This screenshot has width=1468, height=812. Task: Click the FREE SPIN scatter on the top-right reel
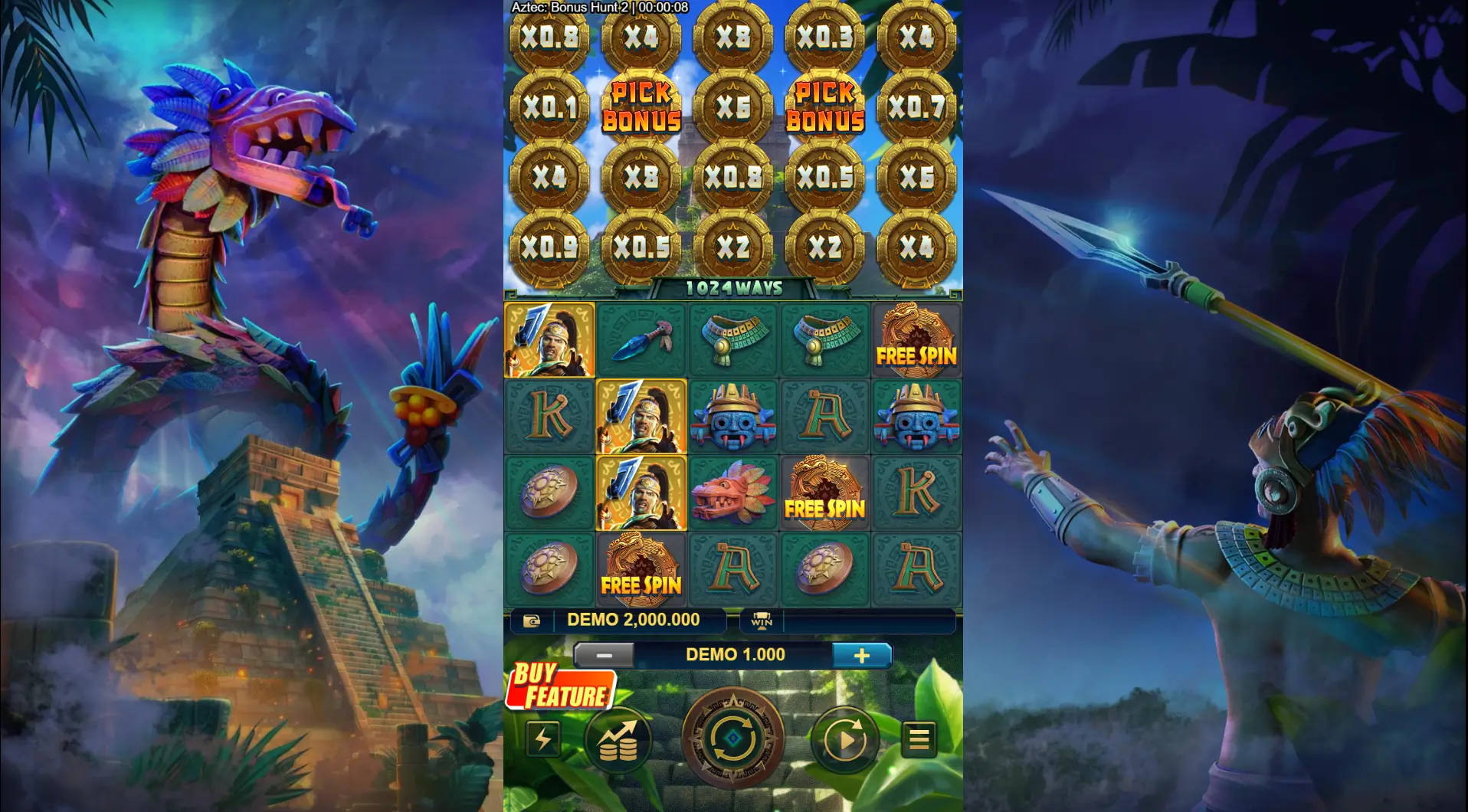click(x=916, y=339)
